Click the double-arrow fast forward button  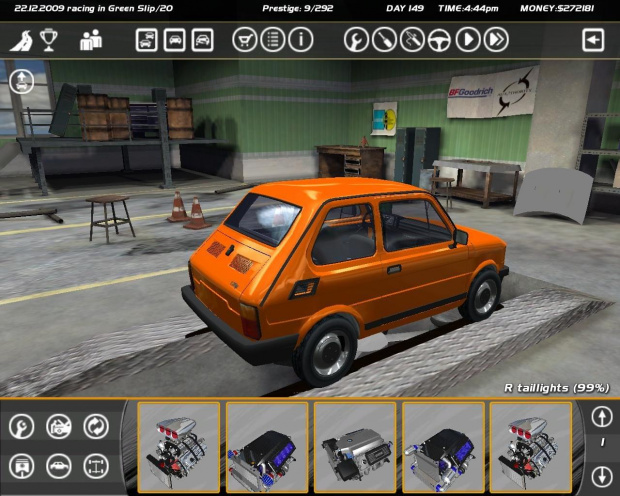pyautogui.click(x=495, y=40)
